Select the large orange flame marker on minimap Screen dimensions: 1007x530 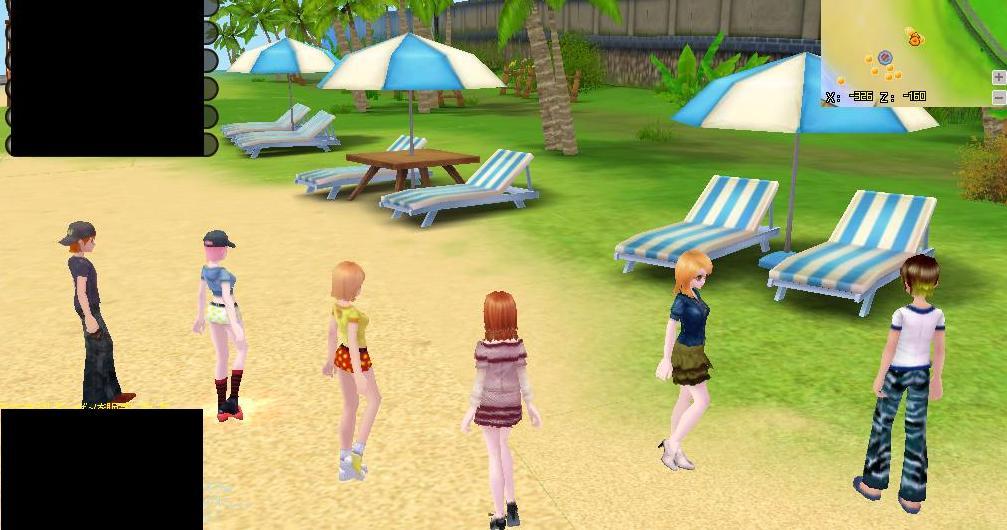click(913, 38)
